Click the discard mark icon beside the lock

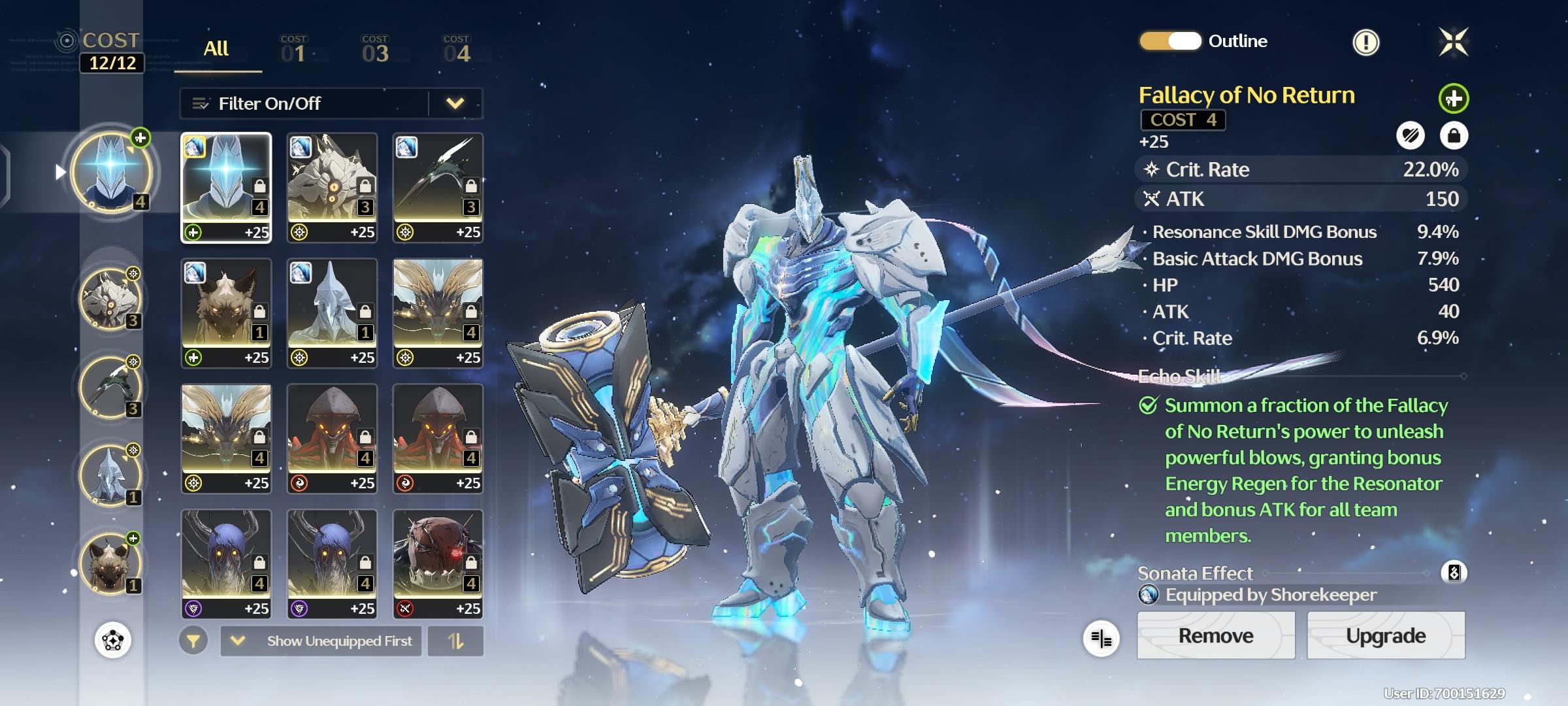1411,135
